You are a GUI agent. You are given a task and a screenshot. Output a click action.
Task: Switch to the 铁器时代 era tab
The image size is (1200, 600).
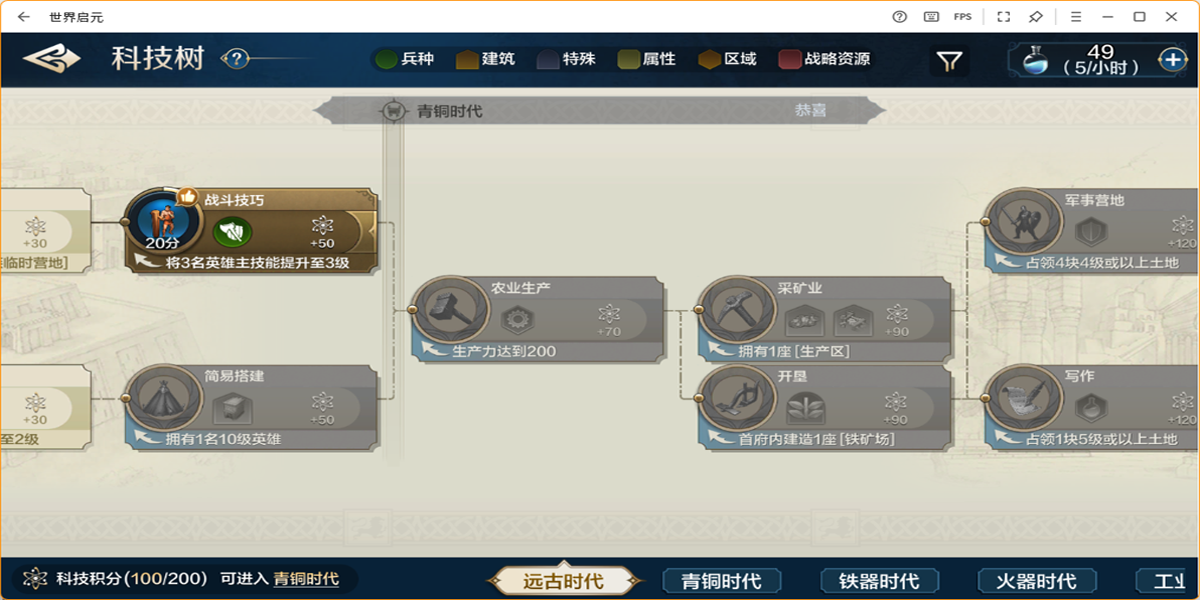[879, 580]
